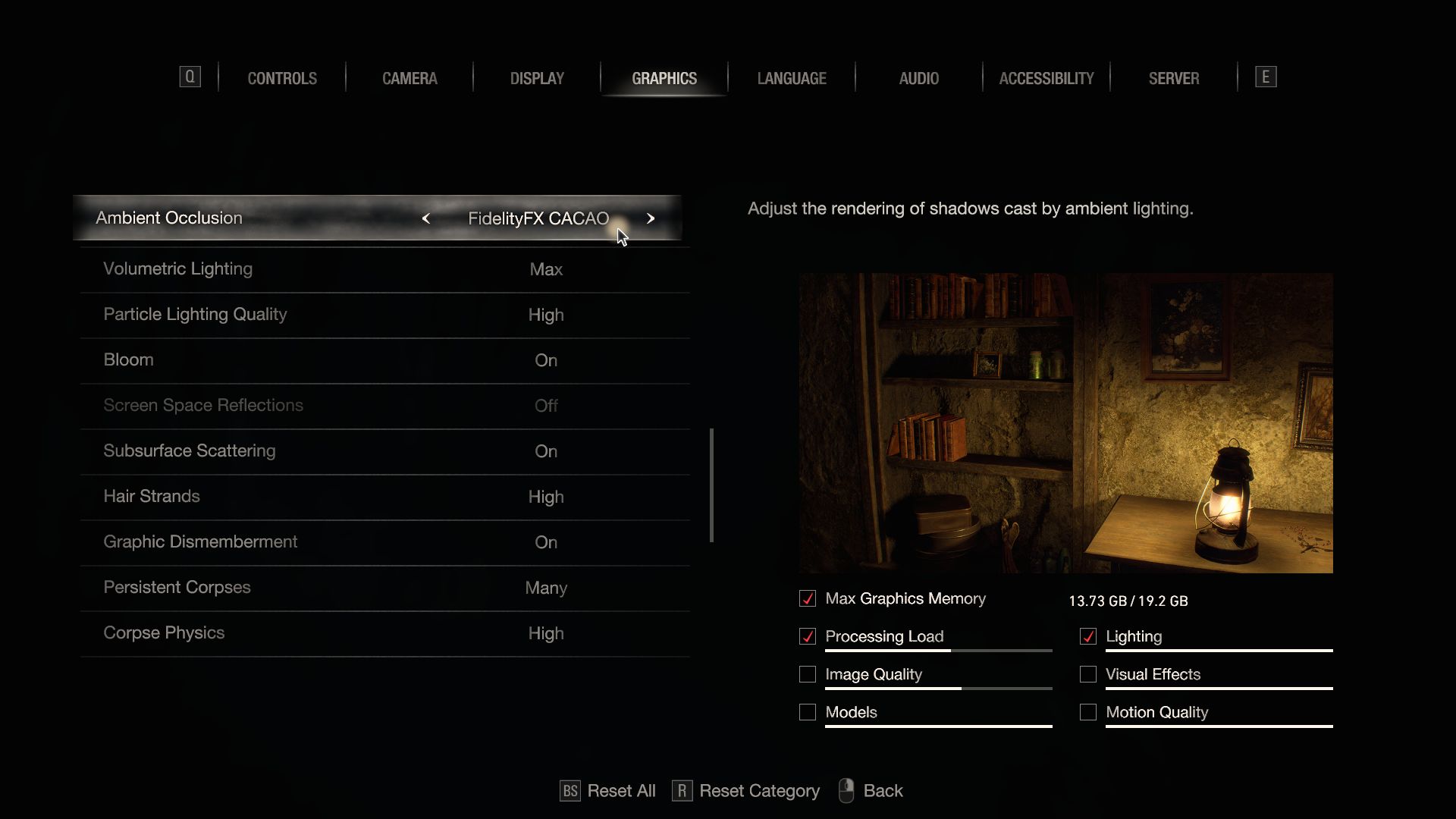
Task: Open the Camera settings tab
Action: [409, 78]
